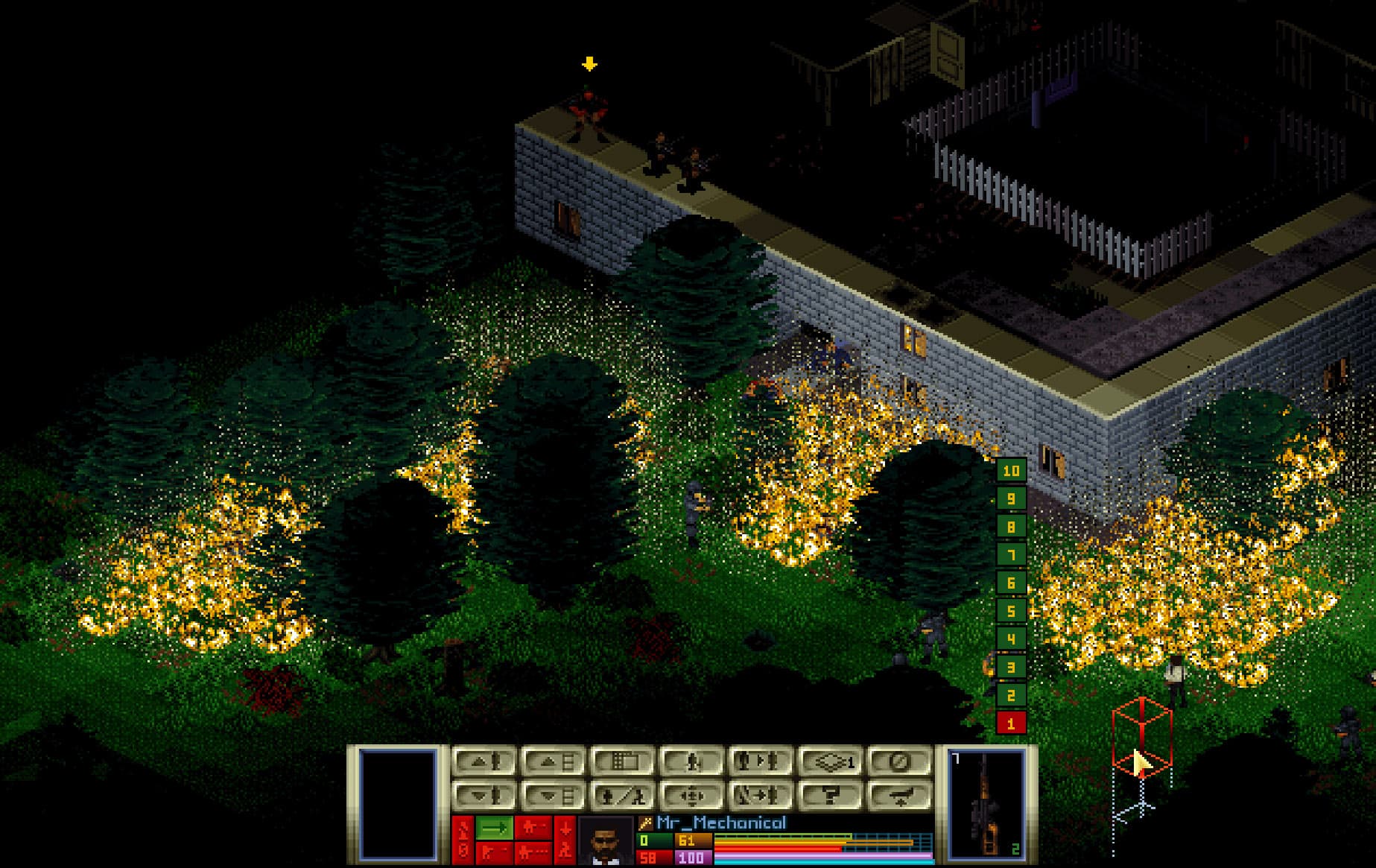Open Mr_Mechanical's portrait stats
The image size is (1376, 868).
tap(604, 841)
